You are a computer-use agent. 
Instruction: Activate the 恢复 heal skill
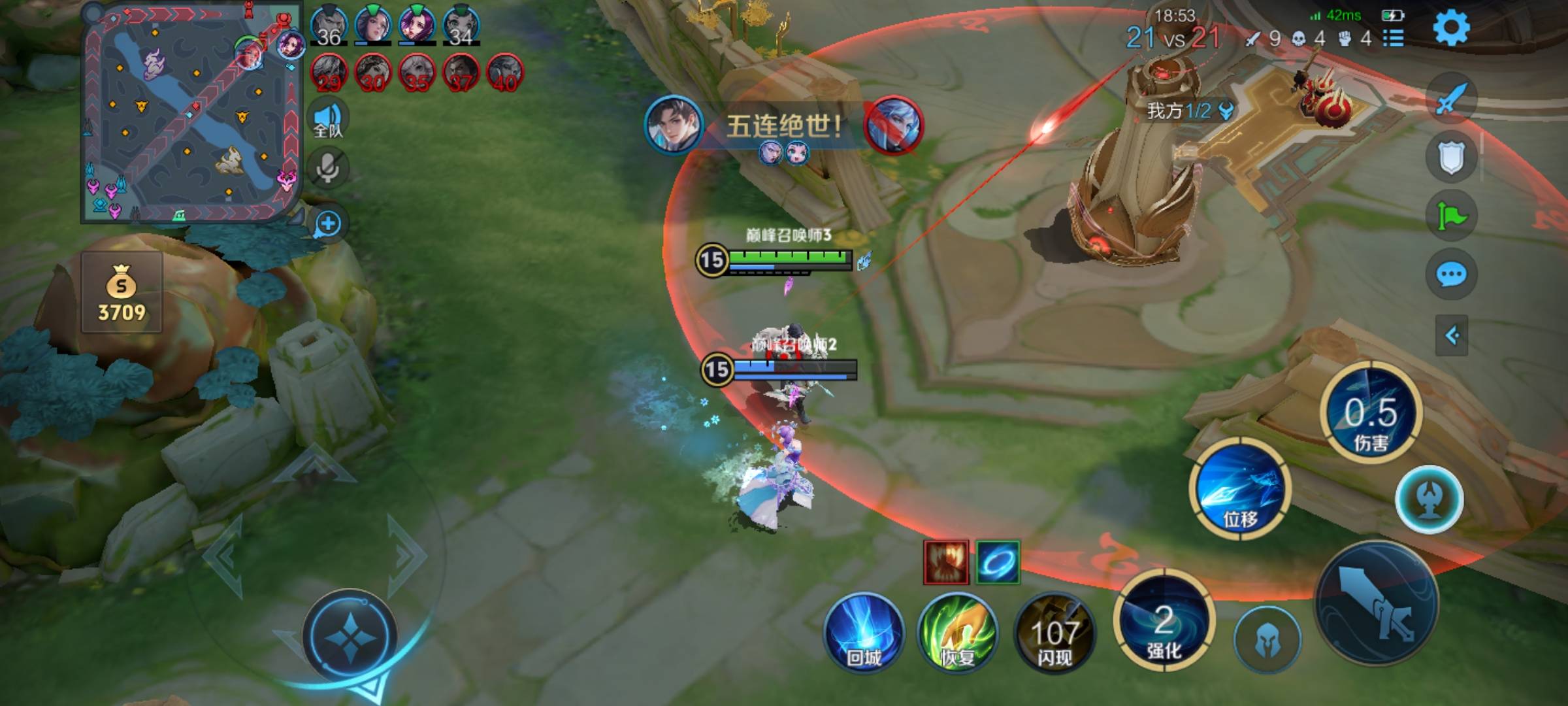click(958, 632)
